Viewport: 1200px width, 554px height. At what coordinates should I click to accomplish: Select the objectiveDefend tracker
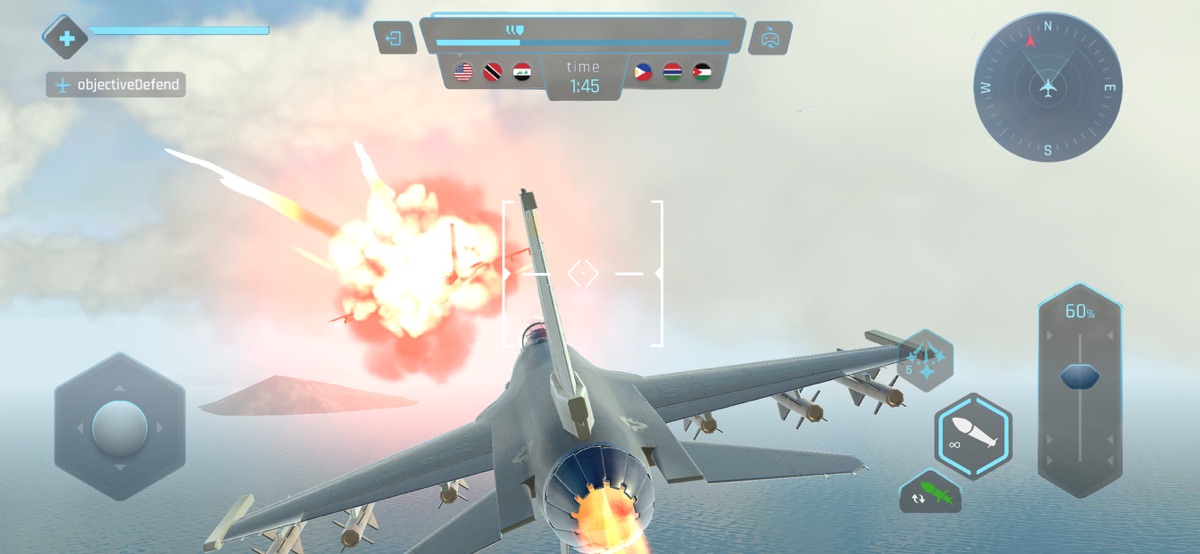click(117, 85)
